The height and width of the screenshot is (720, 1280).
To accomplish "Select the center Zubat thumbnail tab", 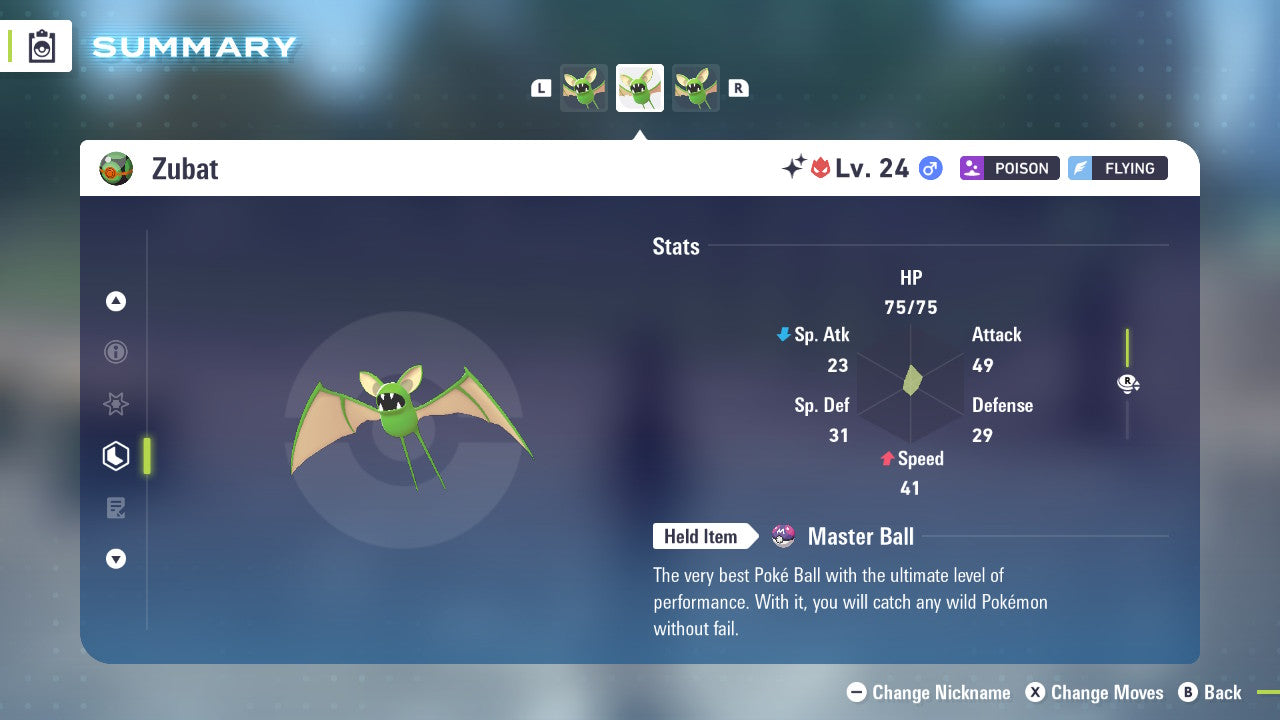I will click(640, 87).
